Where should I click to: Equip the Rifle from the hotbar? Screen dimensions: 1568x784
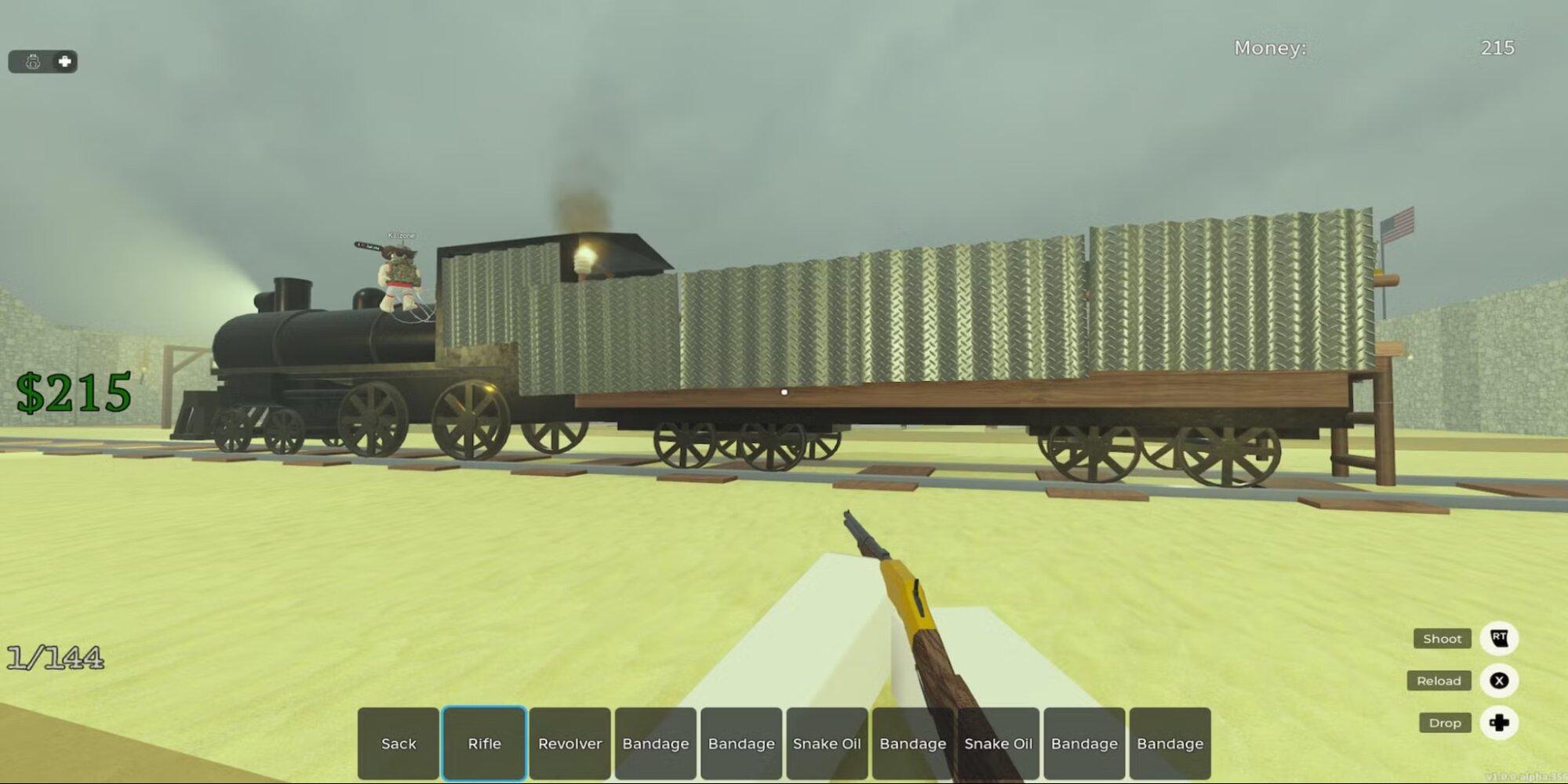484,743
